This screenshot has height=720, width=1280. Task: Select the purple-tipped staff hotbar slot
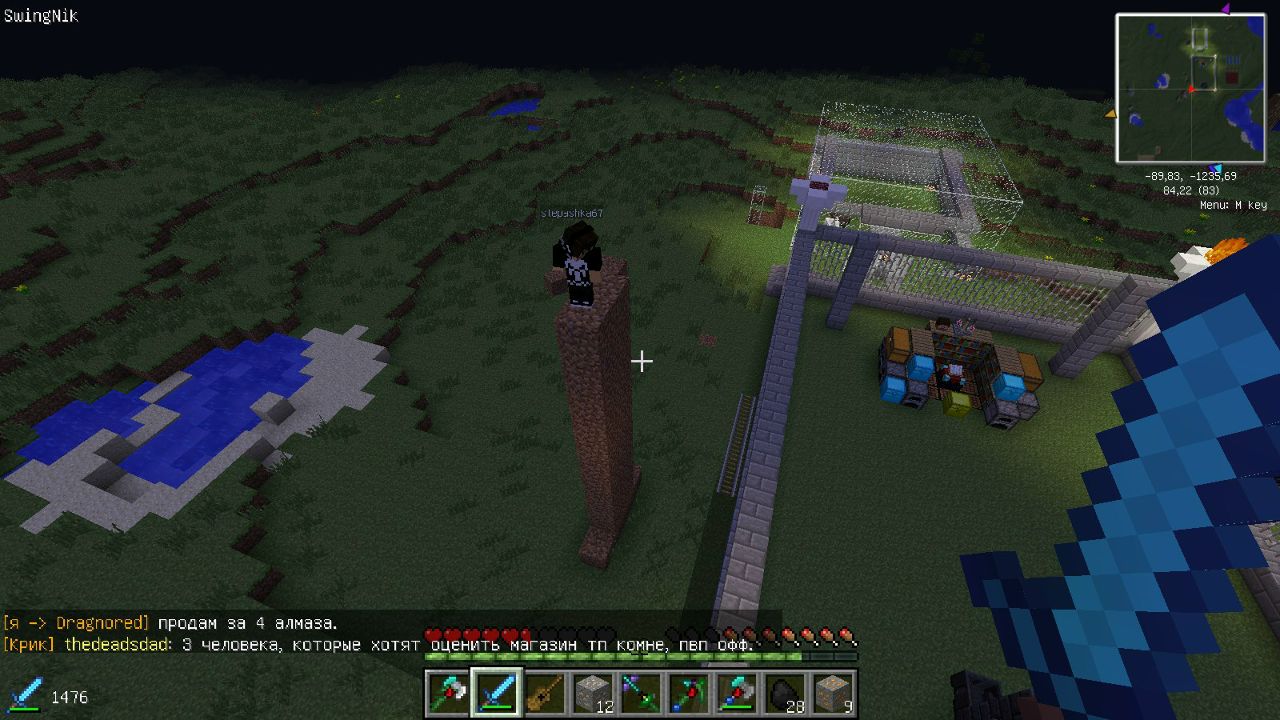(640, 692)
